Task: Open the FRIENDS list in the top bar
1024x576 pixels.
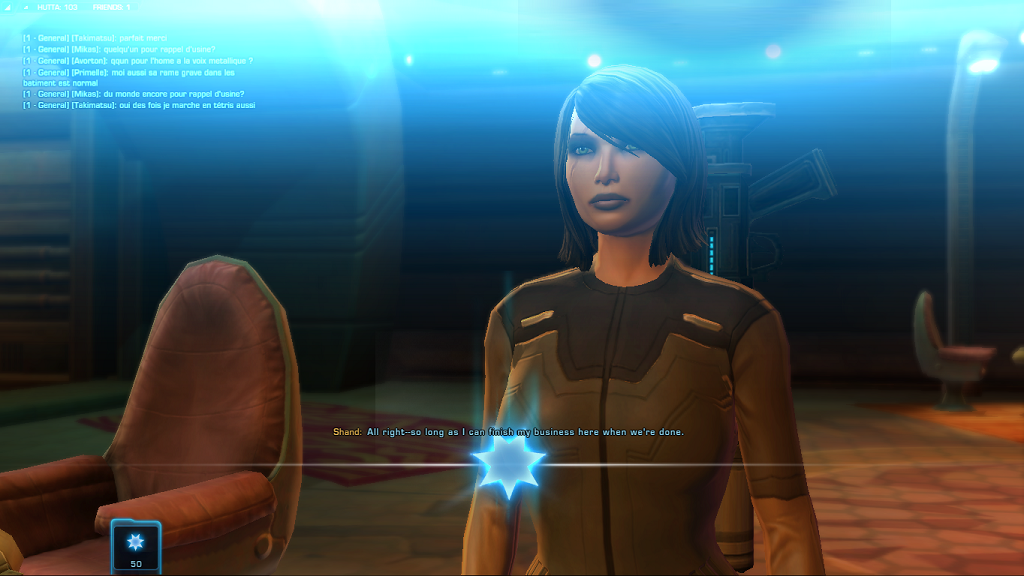Action: click(111, 7)
